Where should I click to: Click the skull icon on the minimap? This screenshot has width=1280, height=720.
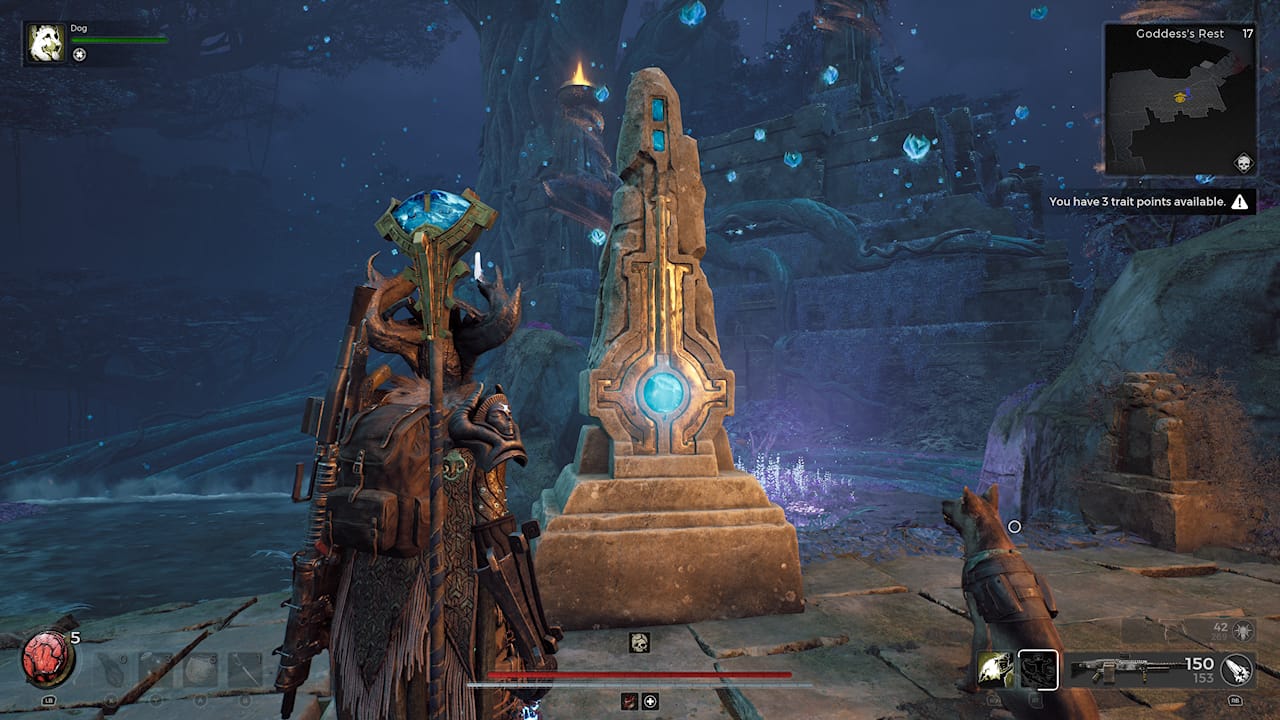point(1243,164)
